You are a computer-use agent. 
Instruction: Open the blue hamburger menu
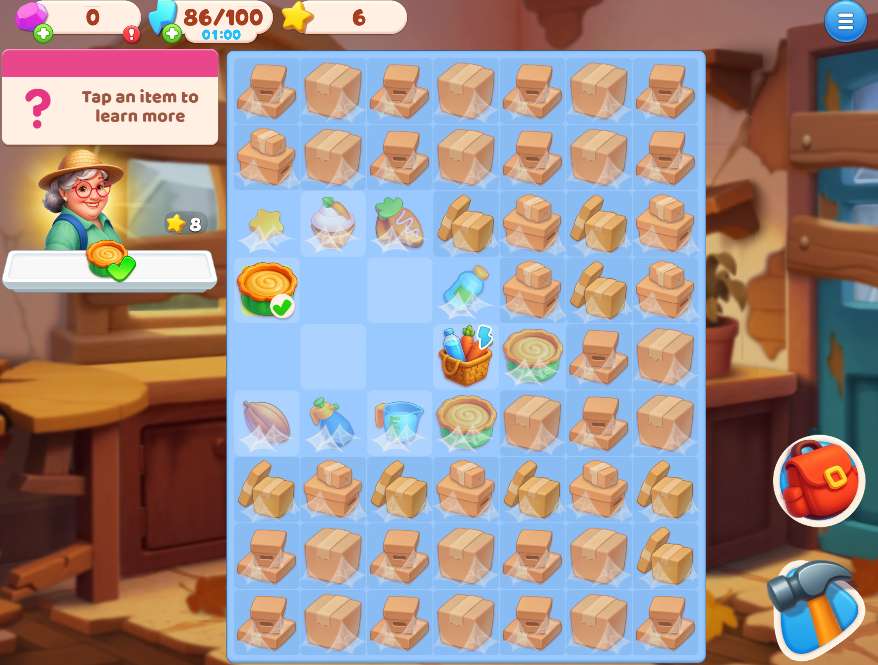click(x=845, y=22)
